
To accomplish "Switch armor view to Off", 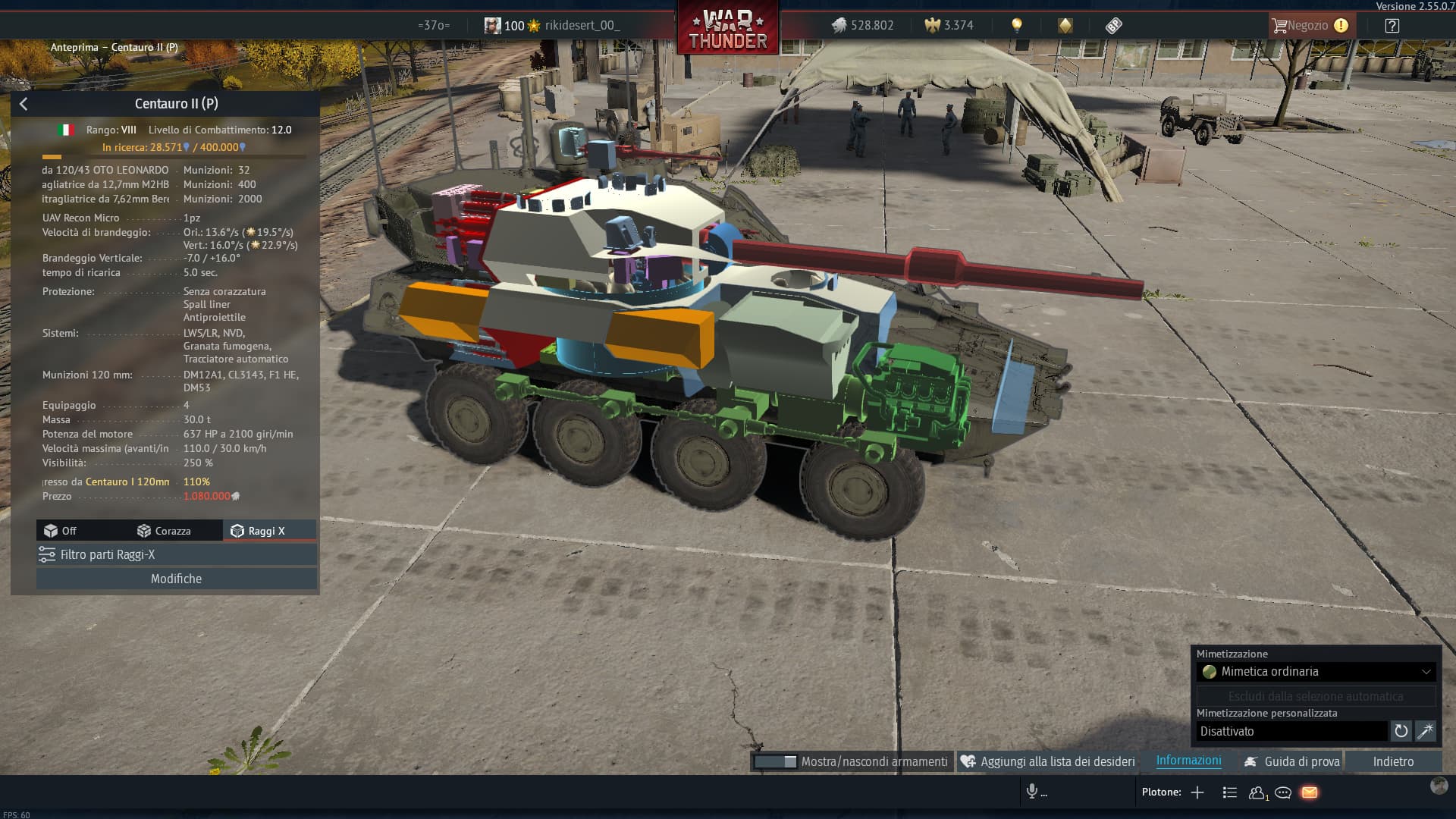I will 61,531.
